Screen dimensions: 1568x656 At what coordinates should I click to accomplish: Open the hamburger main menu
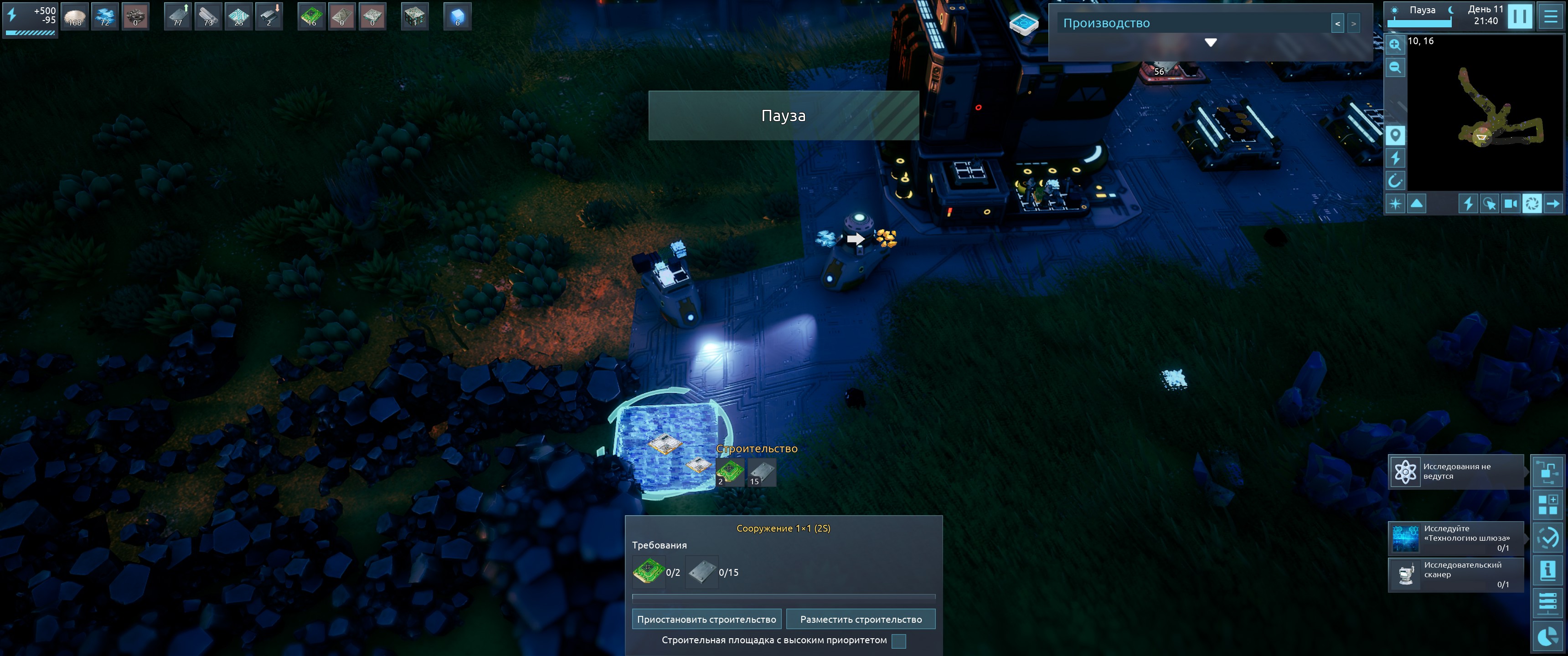click(x=1550, y=16)
